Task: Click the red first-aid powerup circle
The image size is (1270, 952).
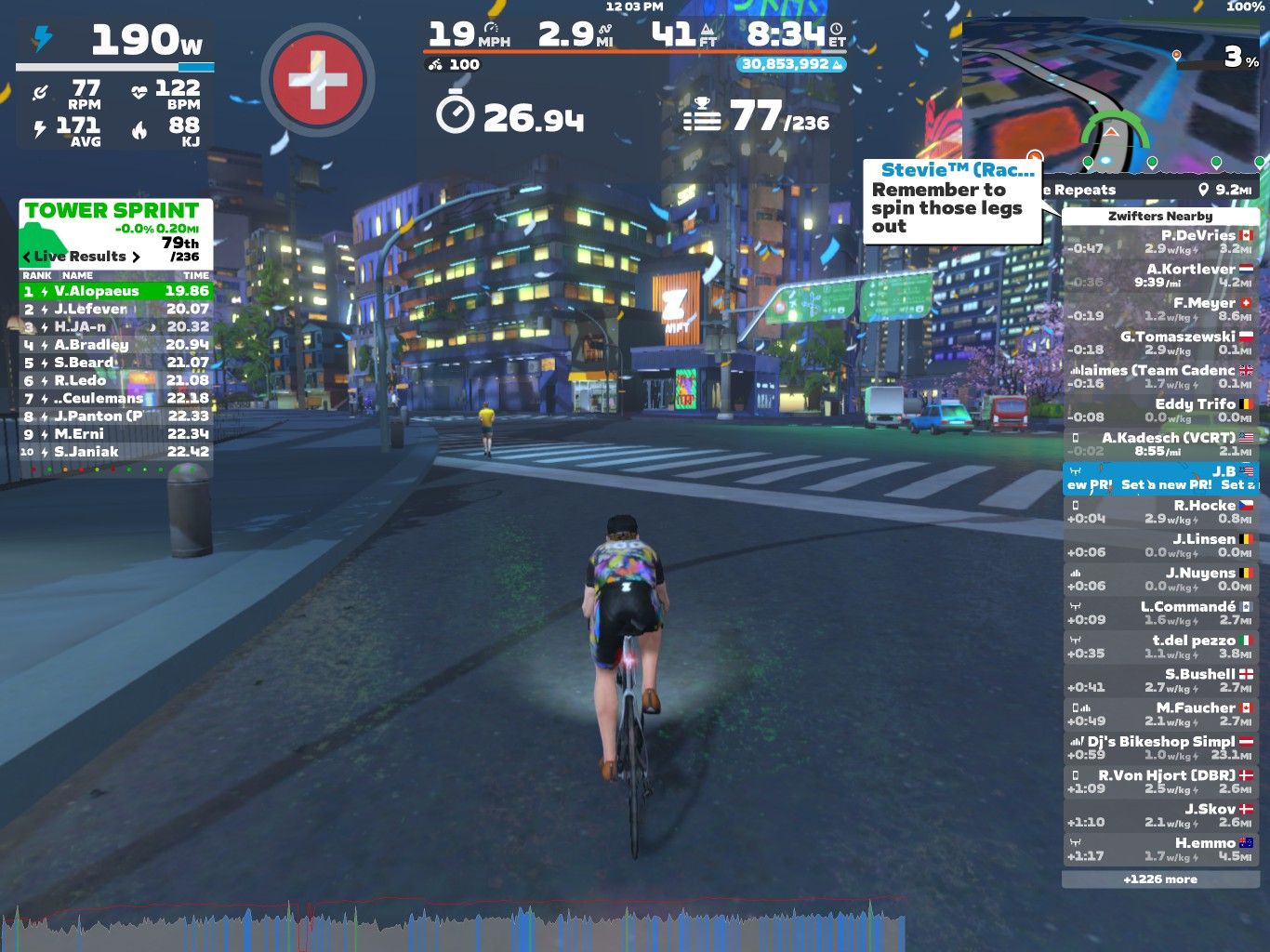Action: (x=318, y=80)
